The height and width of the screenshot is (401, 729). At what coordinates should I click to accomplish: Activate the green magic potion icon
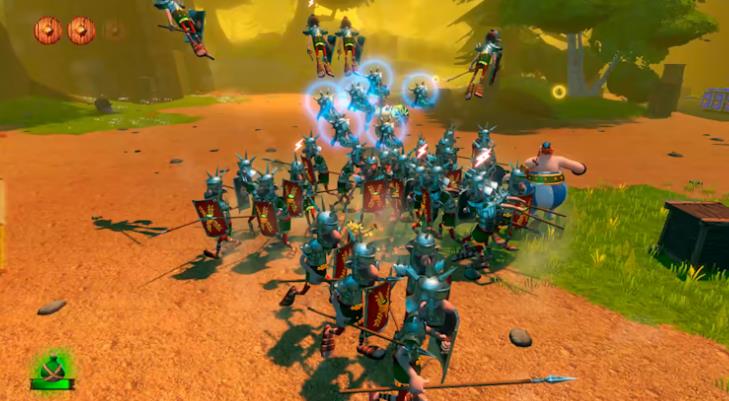click(x=52, y=369)
